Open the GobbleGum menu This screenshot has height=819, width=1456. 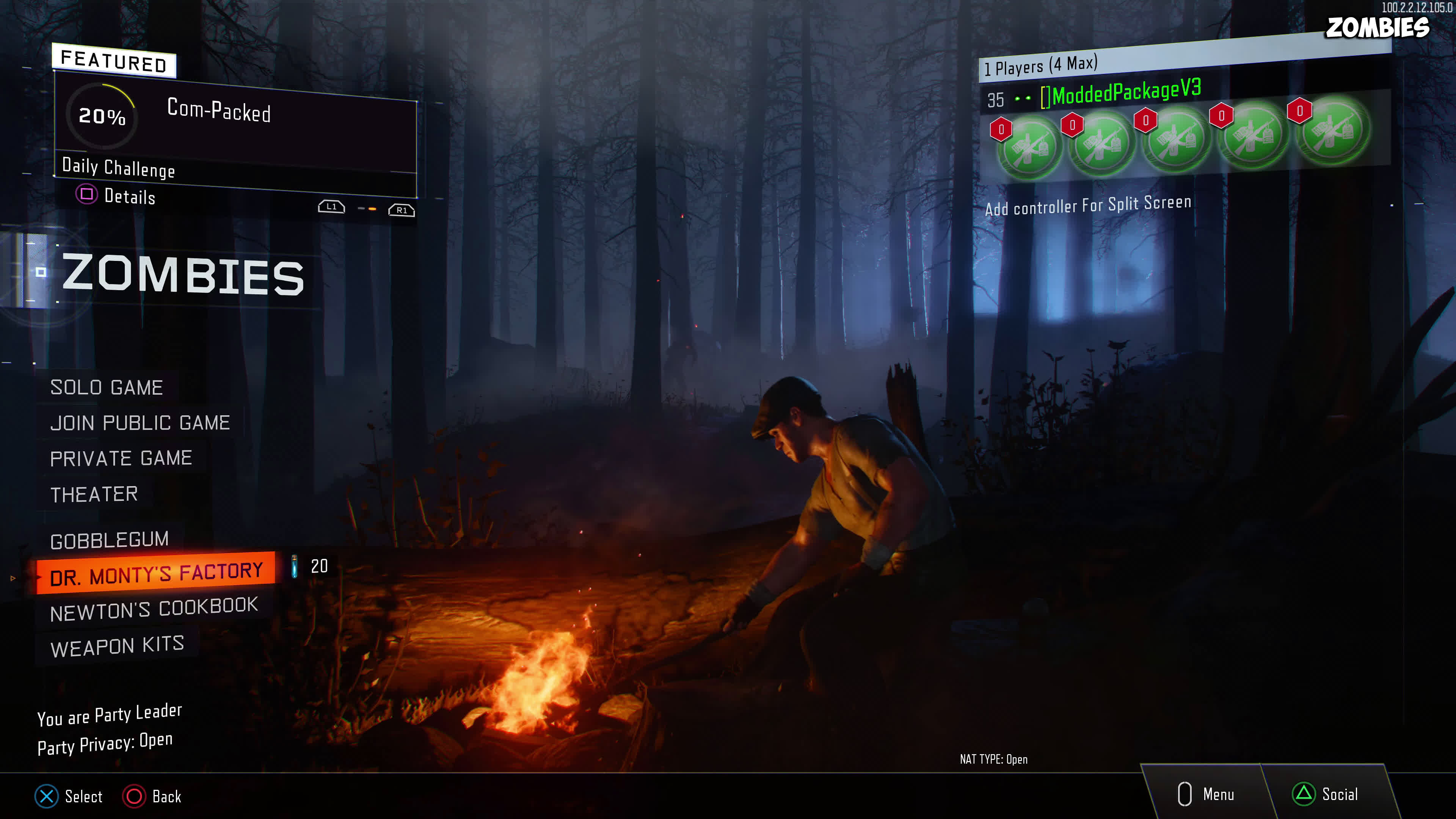coord(109,540)
